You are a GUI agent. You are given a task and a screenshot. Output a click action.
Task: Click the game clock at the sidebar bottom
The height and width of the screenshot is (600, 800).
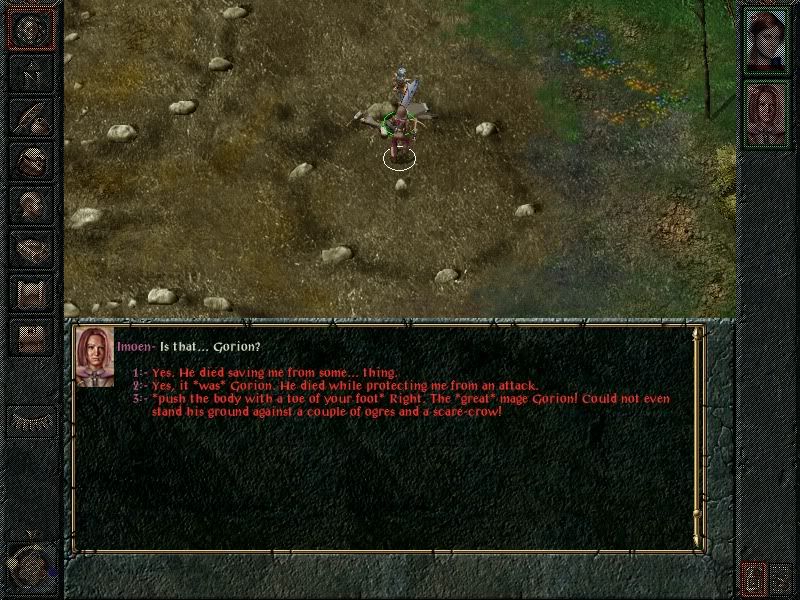28,566
